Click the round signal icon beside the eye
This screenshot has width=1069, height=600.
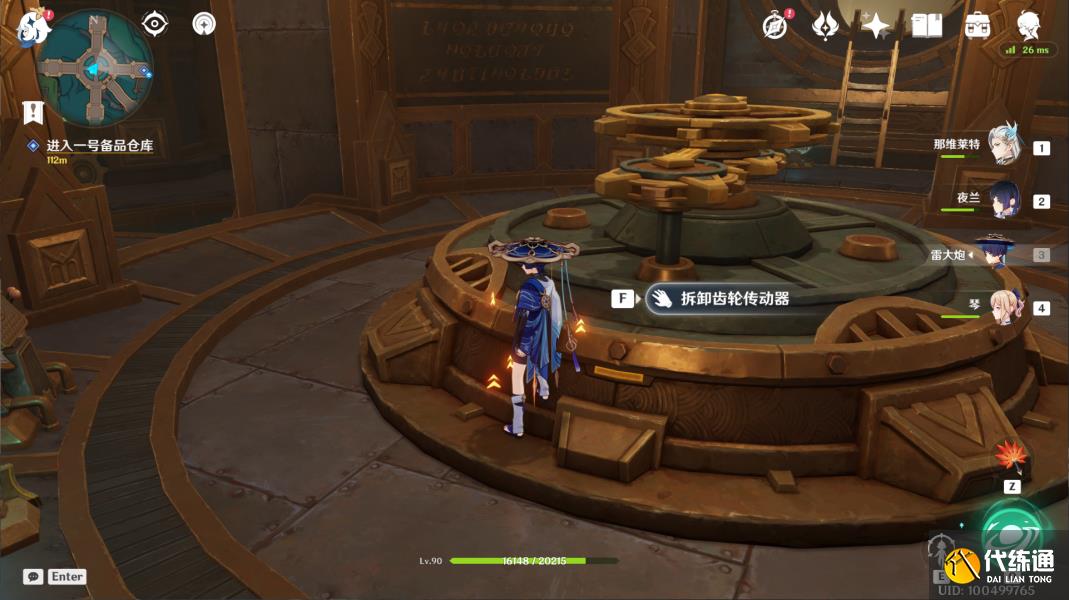[x=204, y=23]
